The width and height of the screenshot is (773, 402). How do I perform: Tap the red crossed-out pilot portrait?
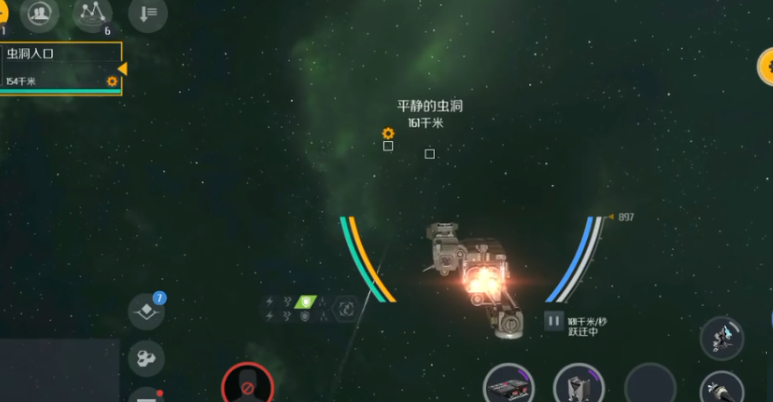(x=246, y=385)
